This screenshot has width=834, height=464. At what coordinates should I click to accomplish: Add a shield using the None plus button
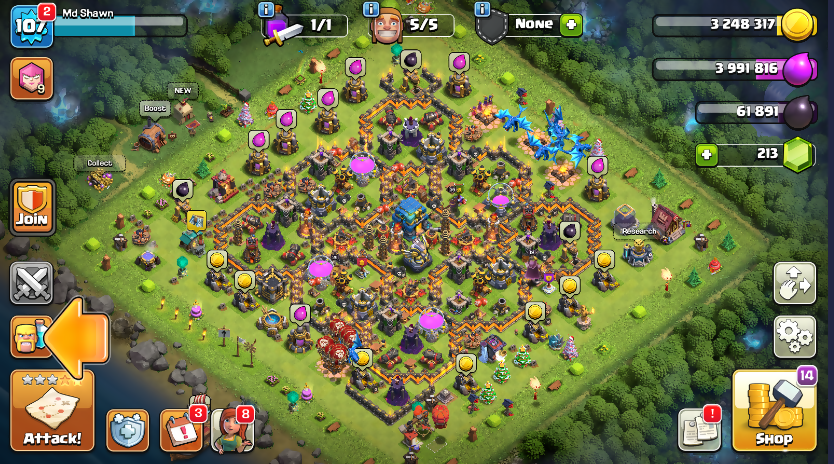pos(571,24)
